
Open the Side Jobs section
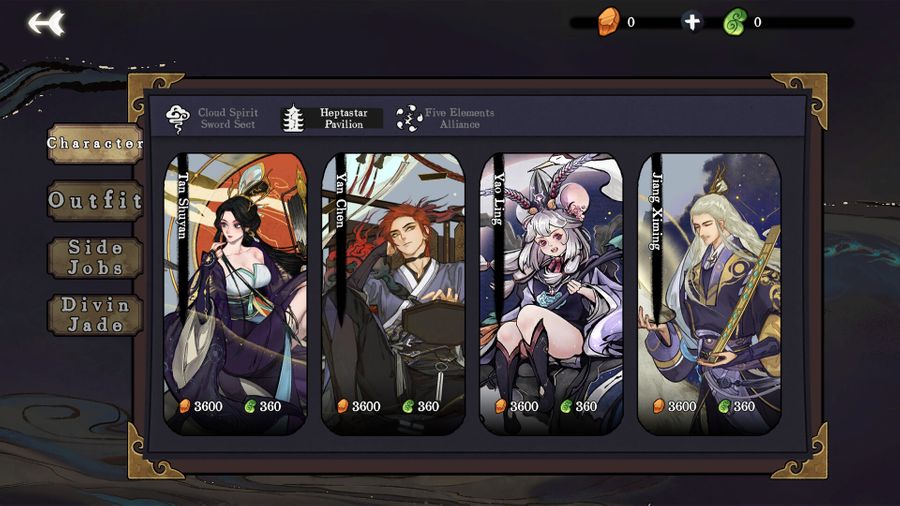click(x=95, y=257)
